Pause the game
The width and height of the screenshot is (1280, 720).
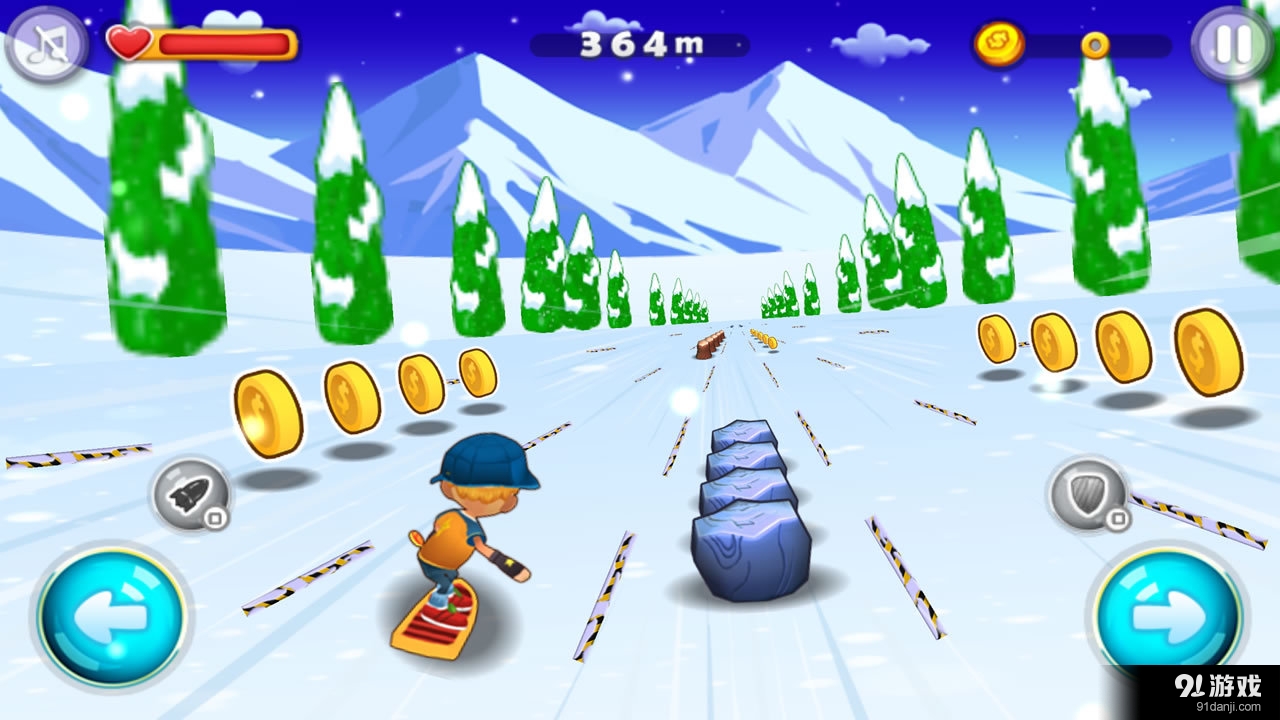[x=1232, y=44]
